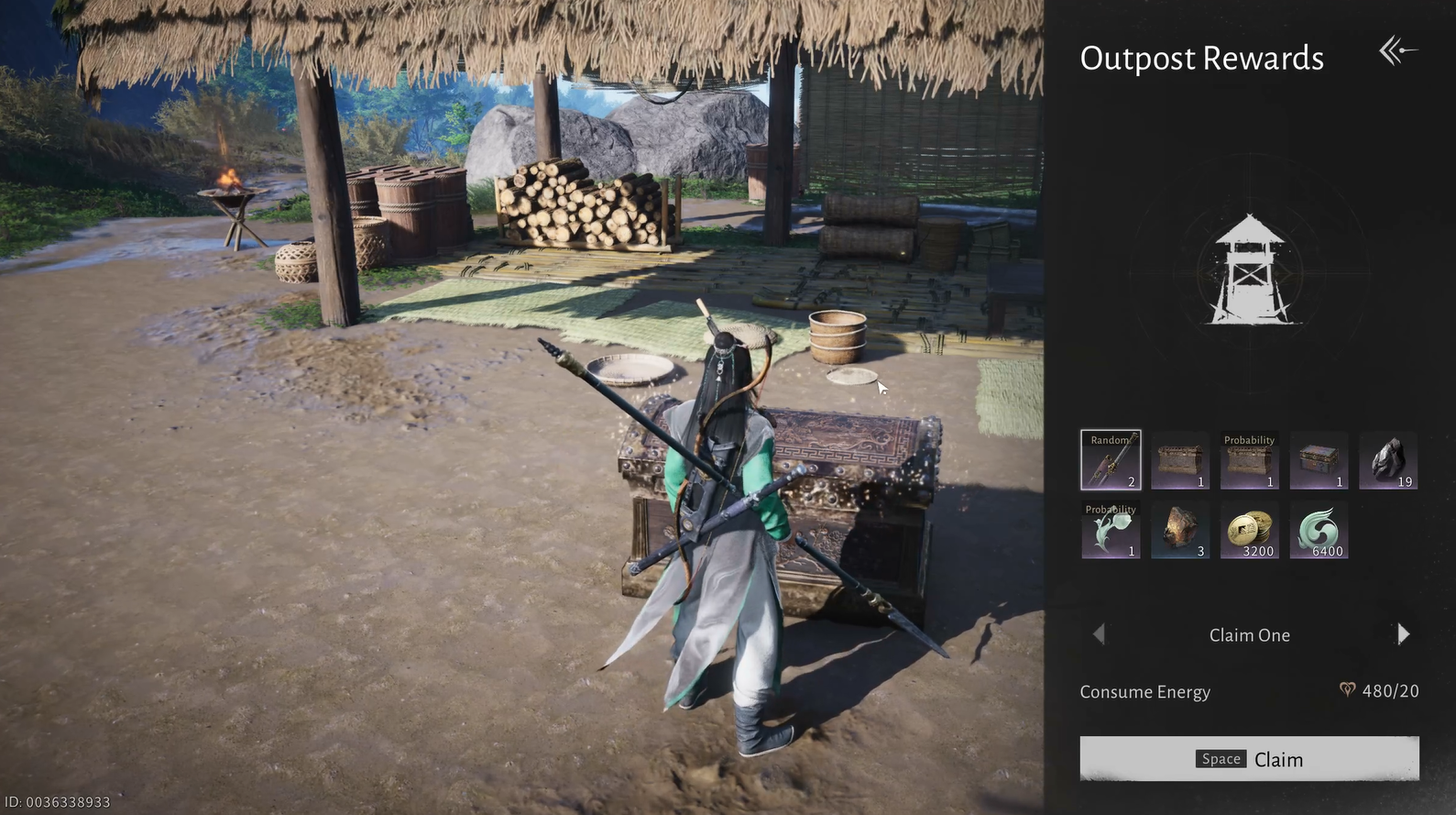The height and width of the screenshot is (815, 1456).
Task: Inspect the 3200 gold coins reward
Action: 1250,530
